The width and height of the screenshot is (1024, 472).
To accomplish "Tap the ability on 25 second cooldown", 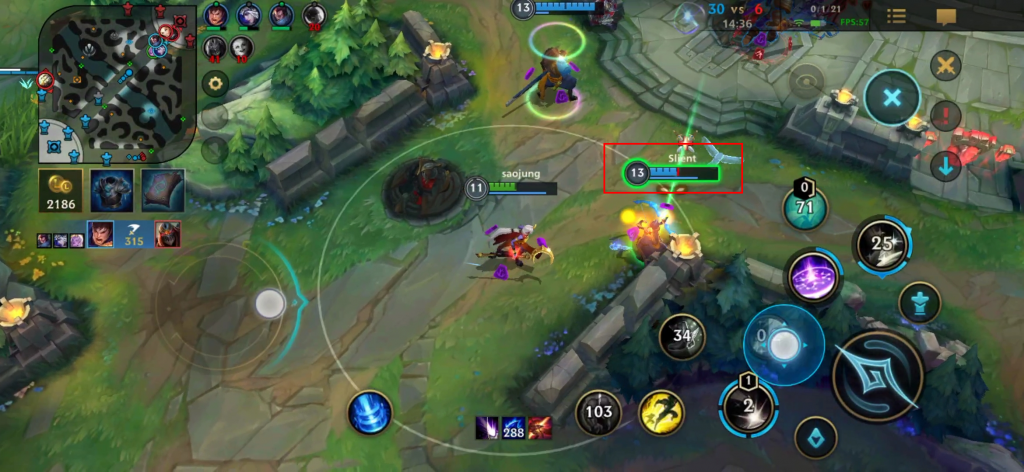I will (882, 243).
